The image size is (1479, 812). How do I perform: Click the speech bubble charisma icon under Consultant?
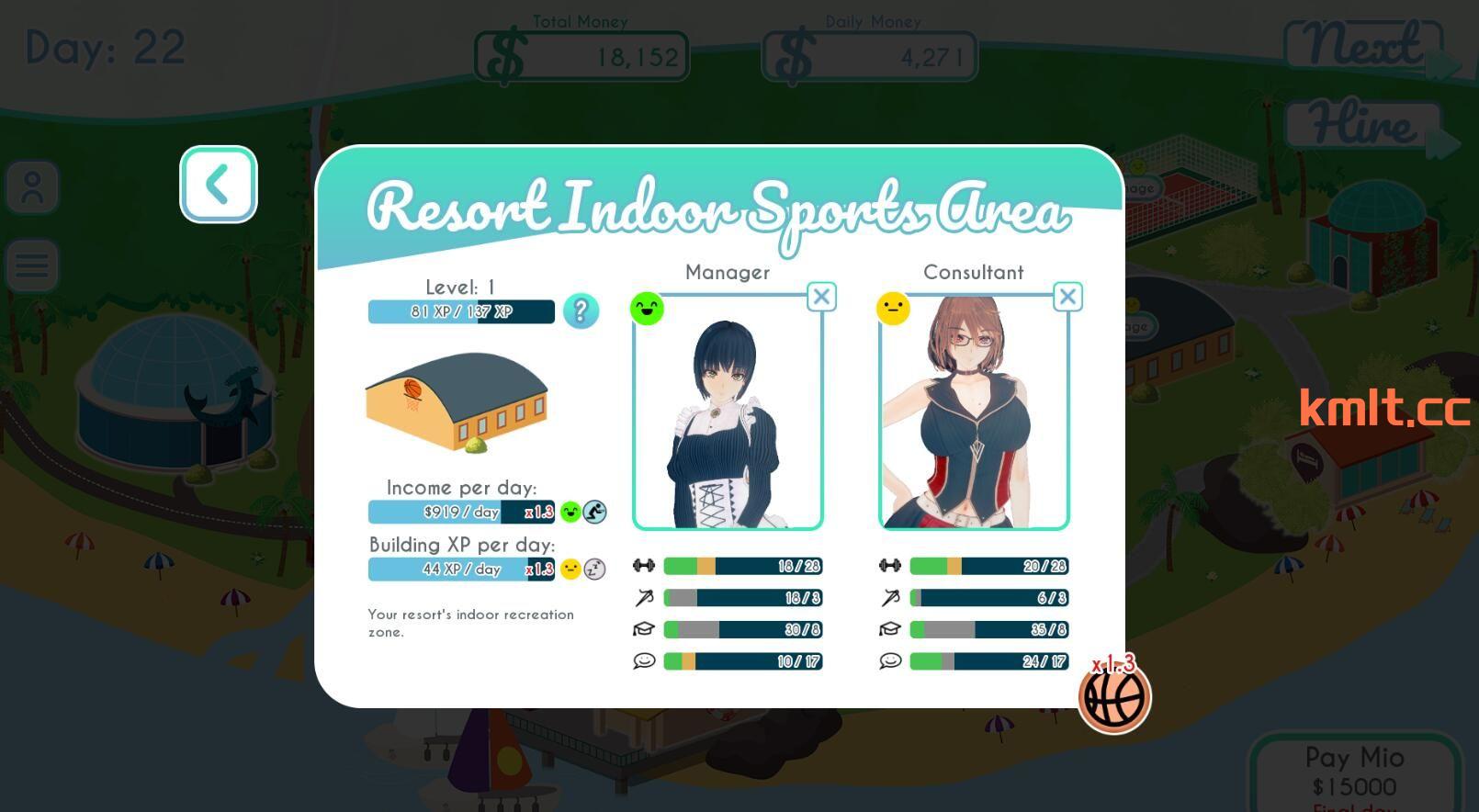[x=891, y=660]
